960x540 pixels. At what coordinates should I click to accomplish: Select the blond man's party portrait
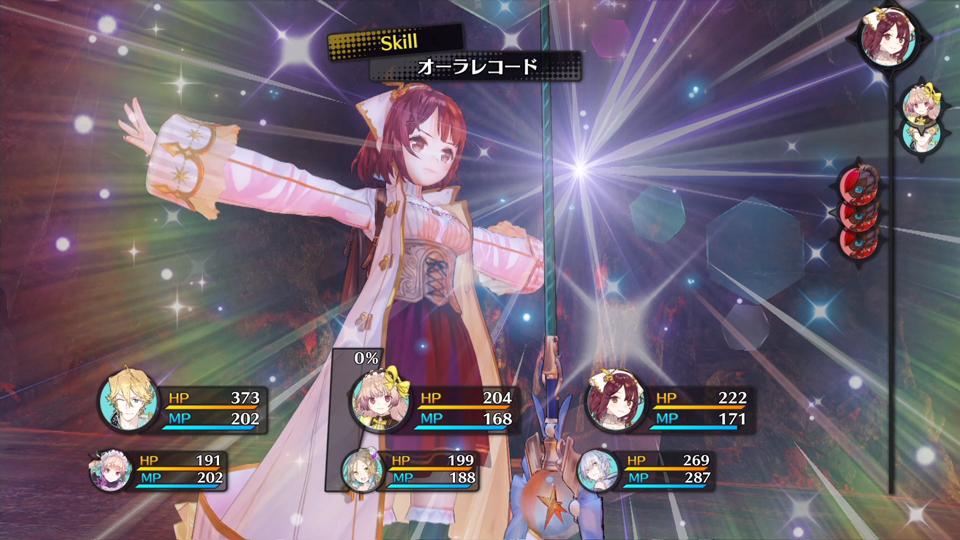126,402
